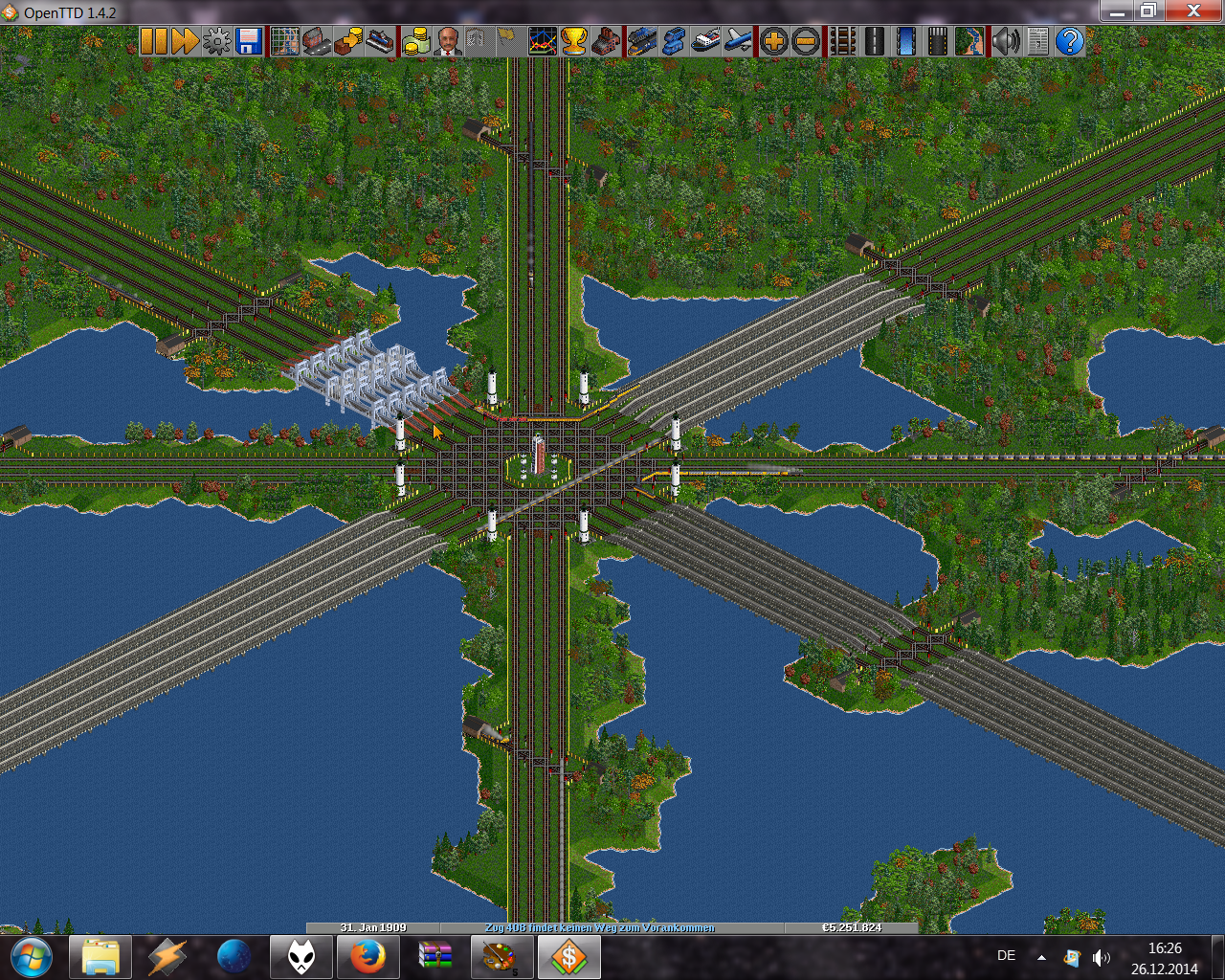Open the station list
Image resolution: width=1225 pixels, height=980 pixels.
click(380, 41)
